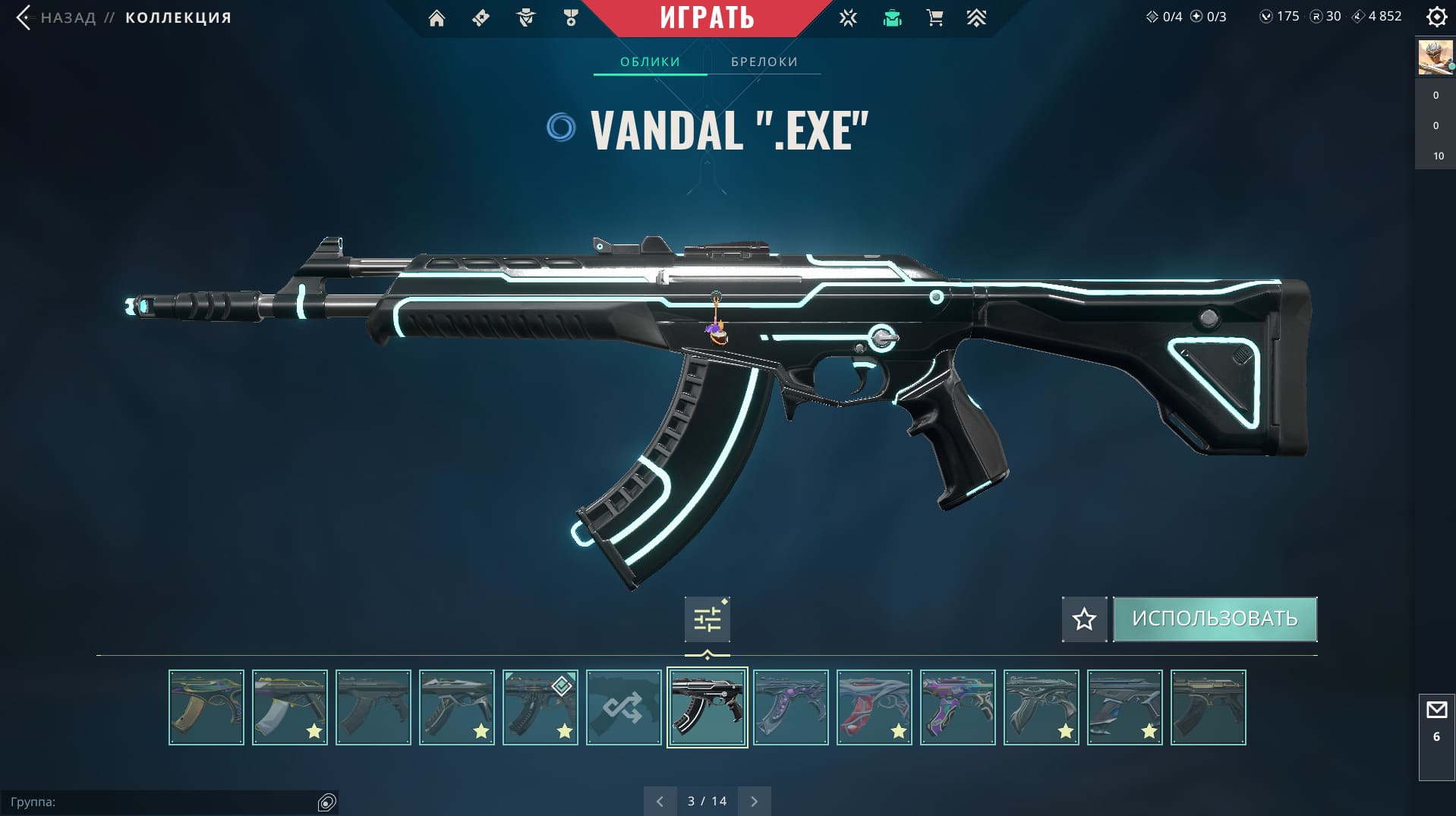
Task: Start a match with the ИГРАТЬ button
Action: click(707, 17)
